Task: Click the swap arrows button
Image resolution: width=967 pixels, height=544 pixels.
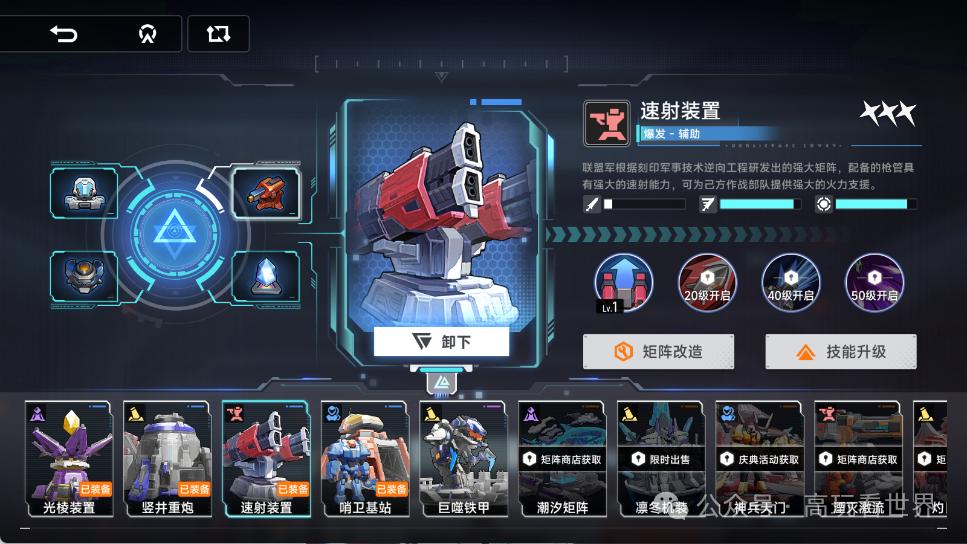Action: point(218,34)
